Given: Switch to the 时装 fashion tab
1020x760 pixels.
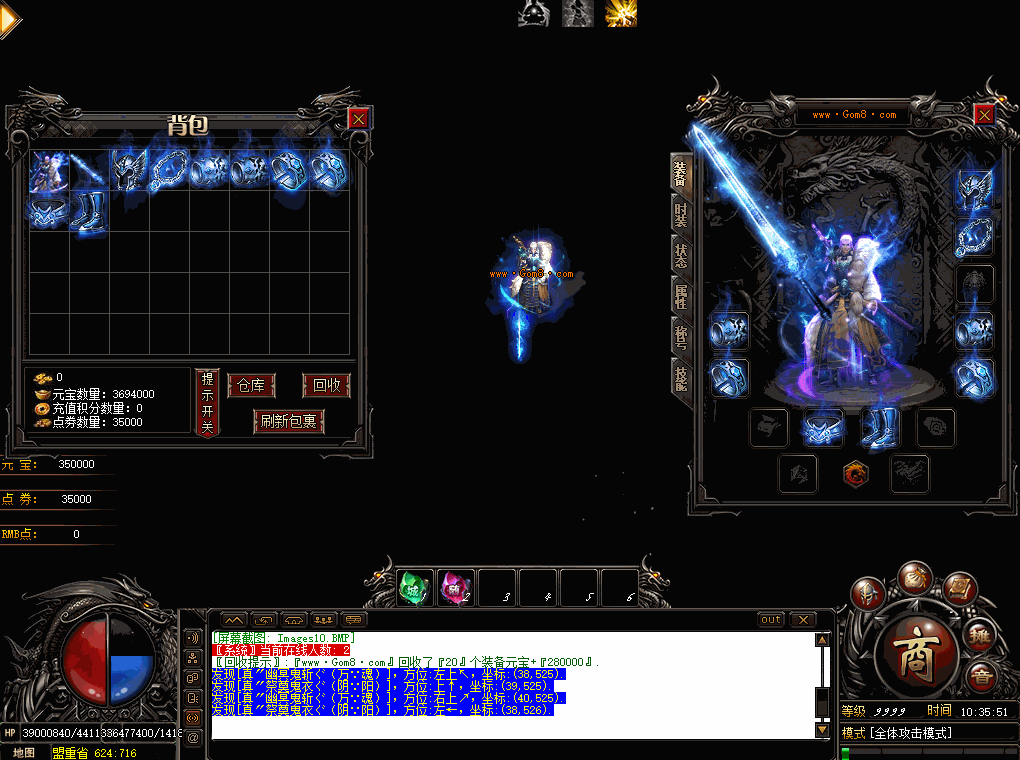Looking at the screenshot, I should click(x=681, y=214).
